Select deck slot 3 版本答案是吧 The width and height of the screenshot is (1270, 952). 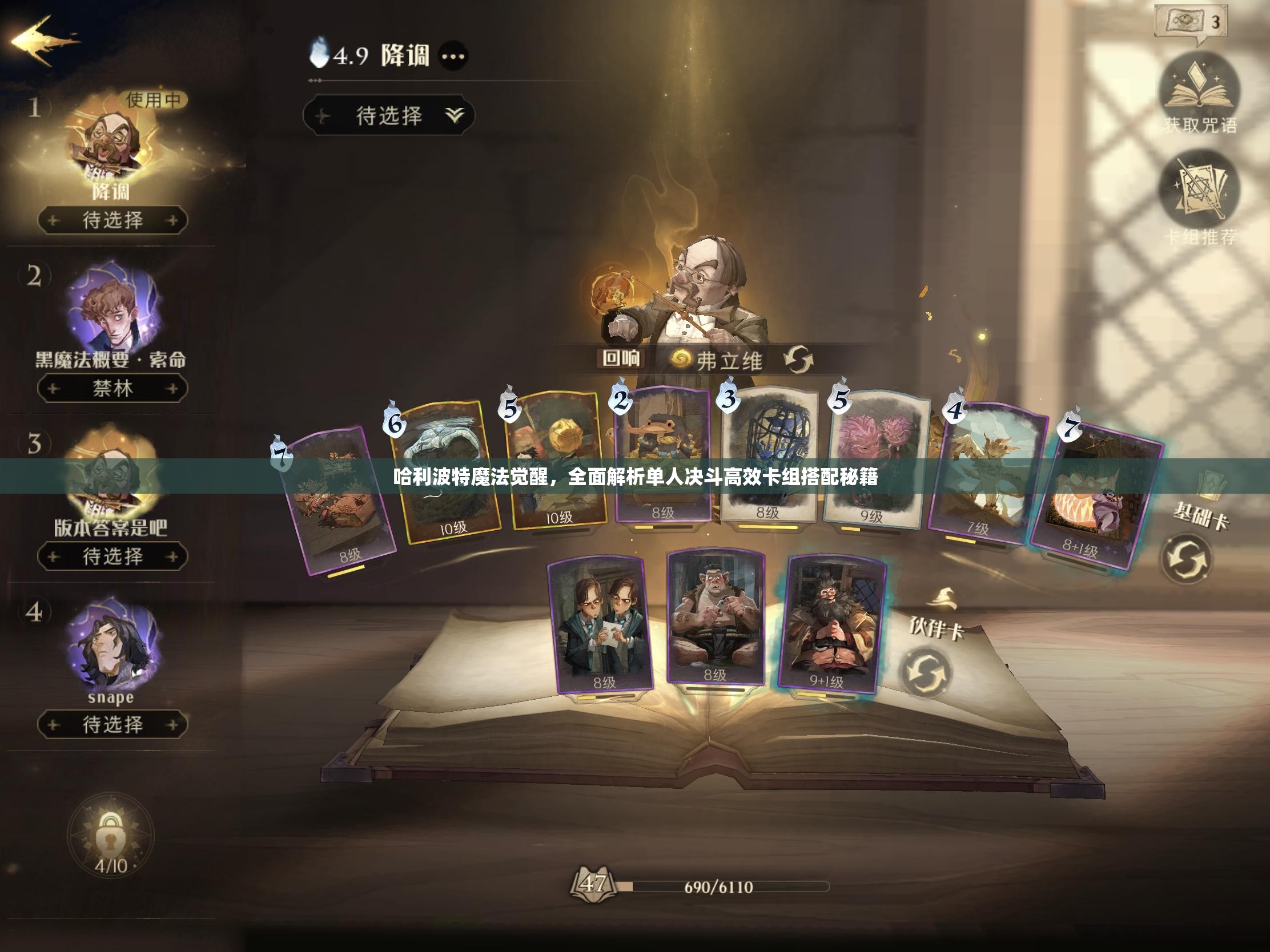(112, 482)
